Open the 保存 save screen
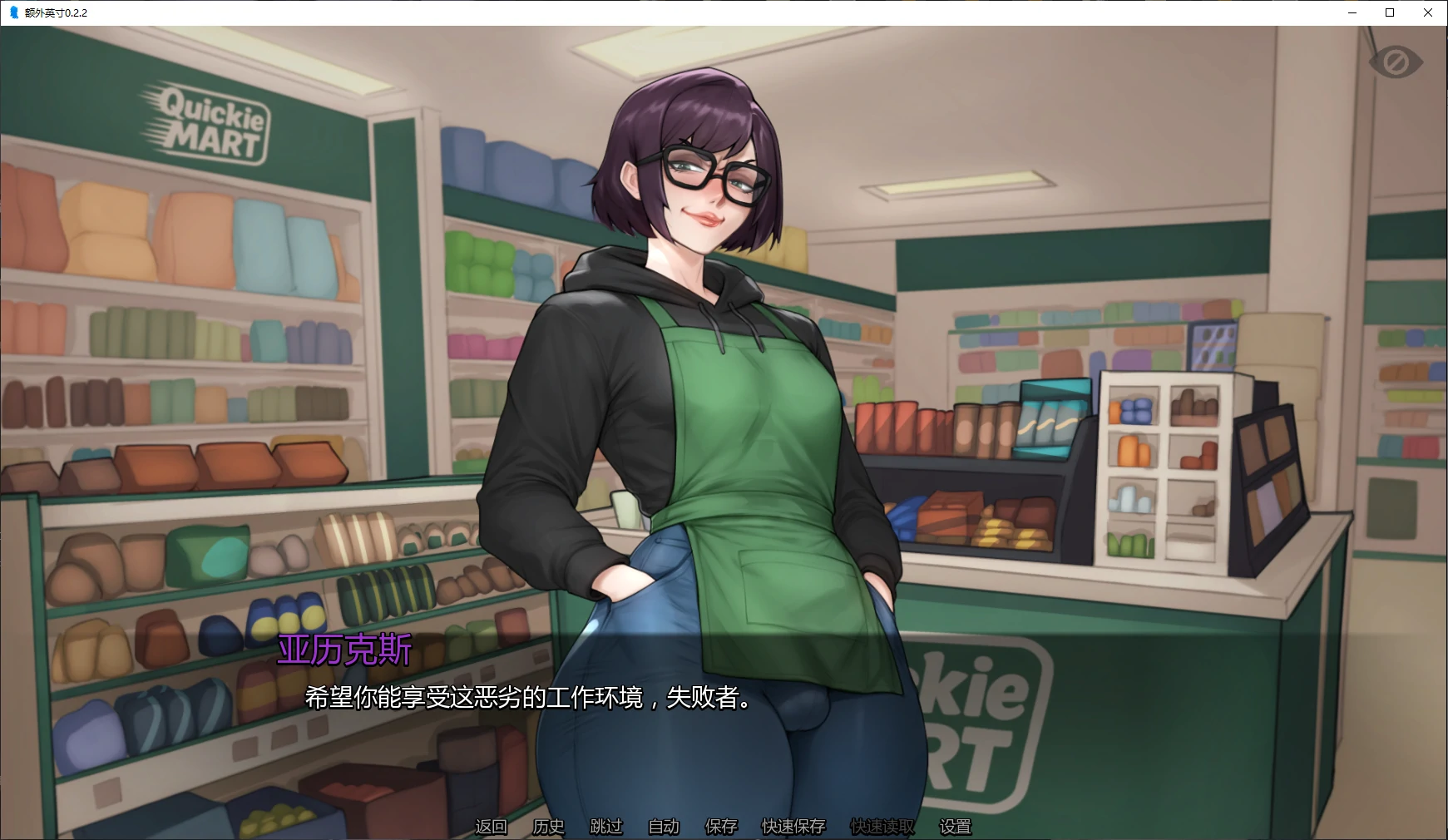The width and height of the screenshot is (1448, 840). pos(720,827)
